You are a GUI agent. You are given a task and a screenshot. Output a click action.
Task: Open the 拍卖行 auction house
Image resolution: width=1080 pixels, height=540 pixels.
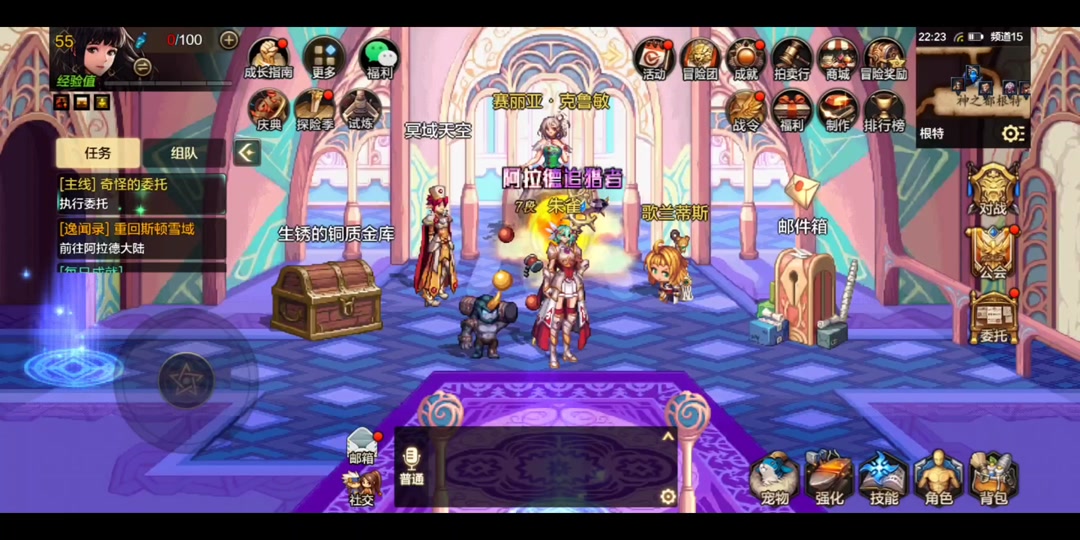(792, 57)
